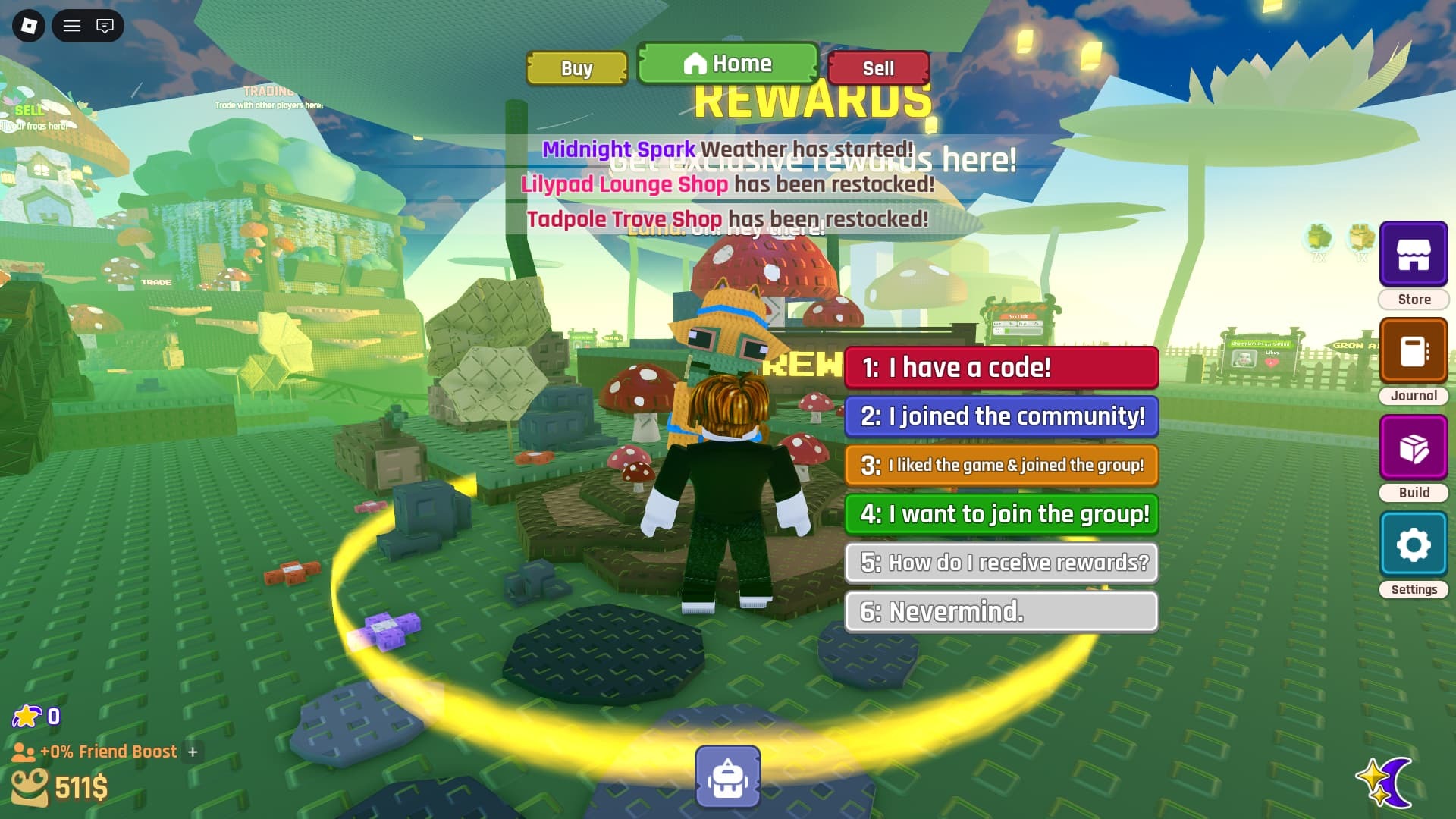
Task: Ask 'How do I receive rewards?'
Action: [x=1001, y=563]
